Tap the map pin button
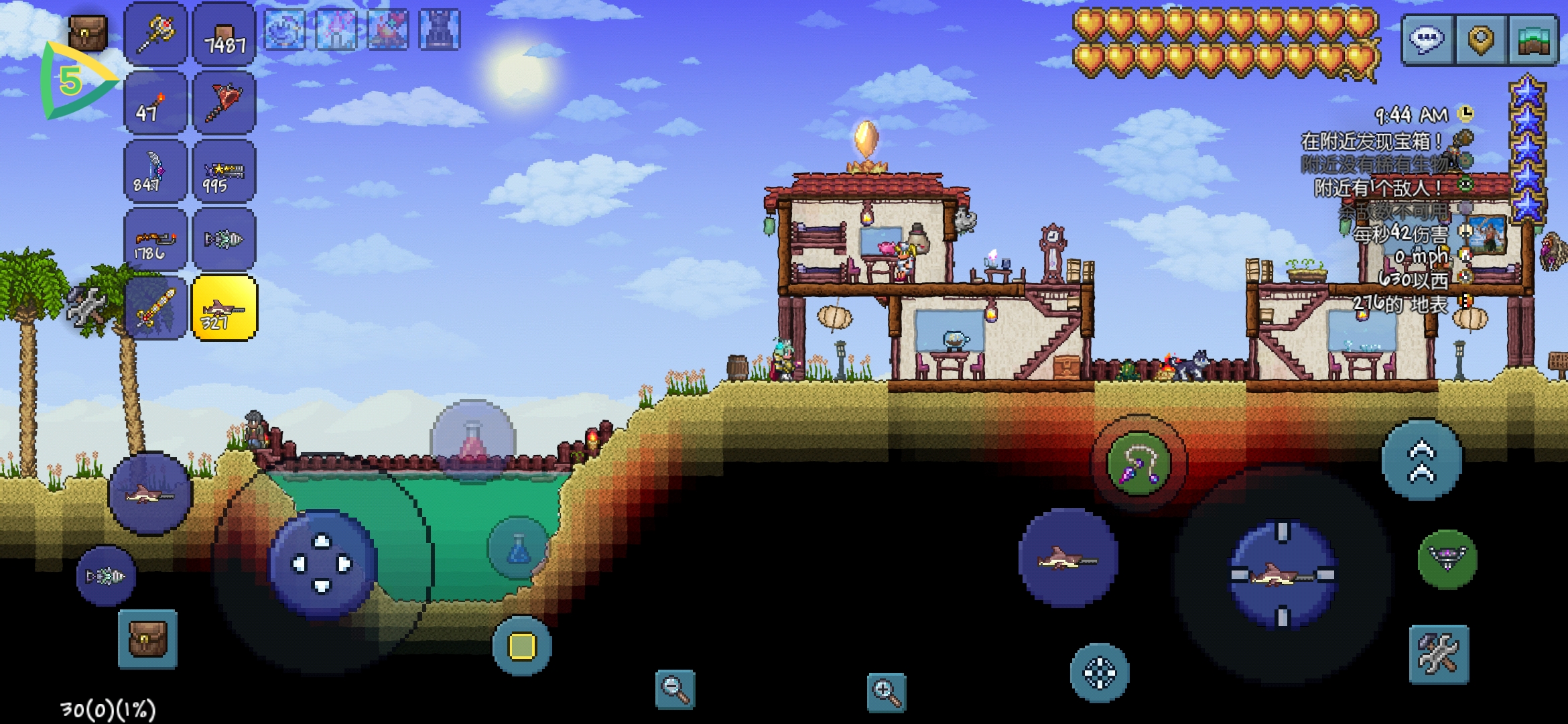 pos(1481,40)
